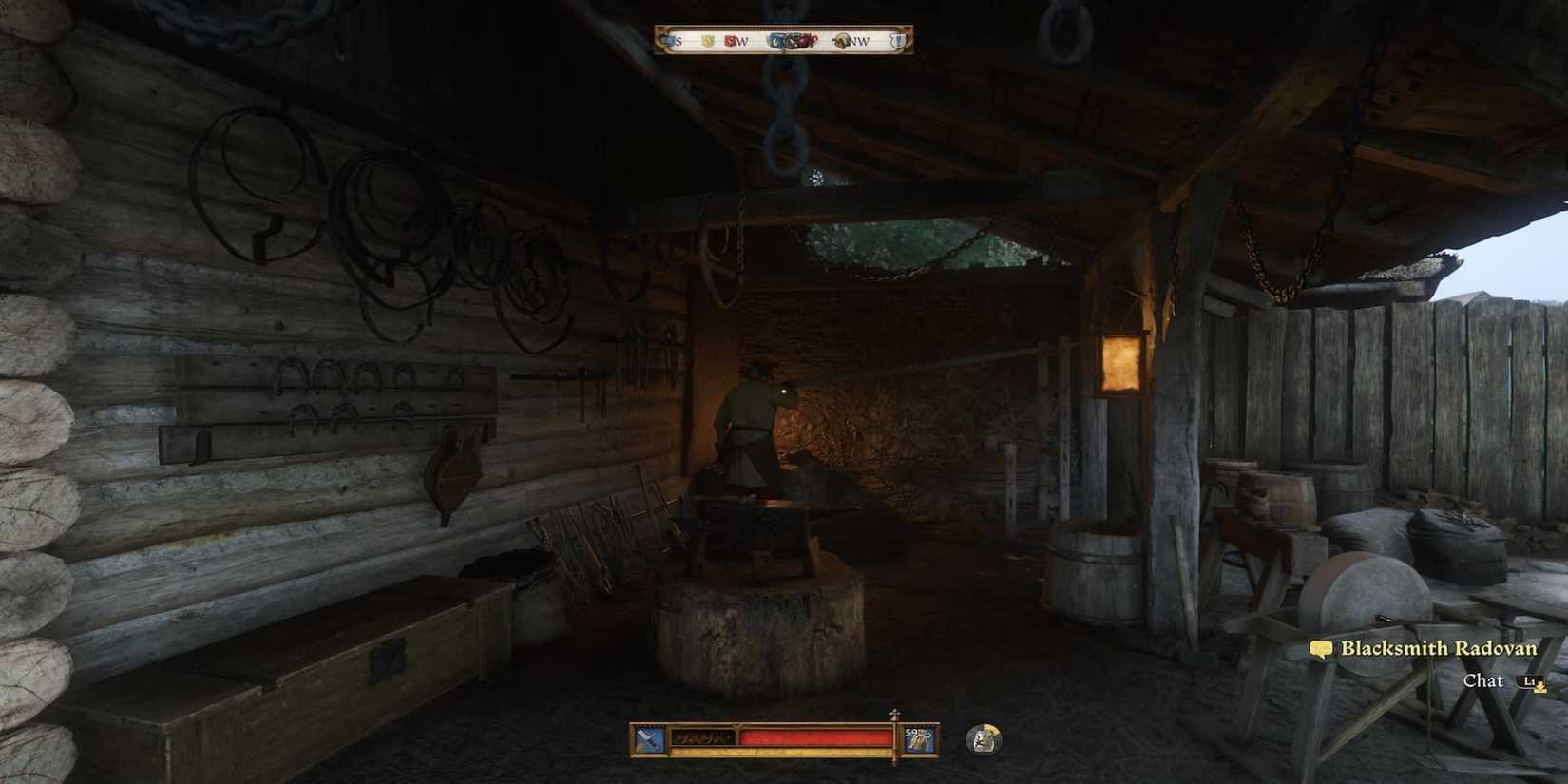Click the SW direction marker
1568x784 pixels.
(x=737, y=41)
